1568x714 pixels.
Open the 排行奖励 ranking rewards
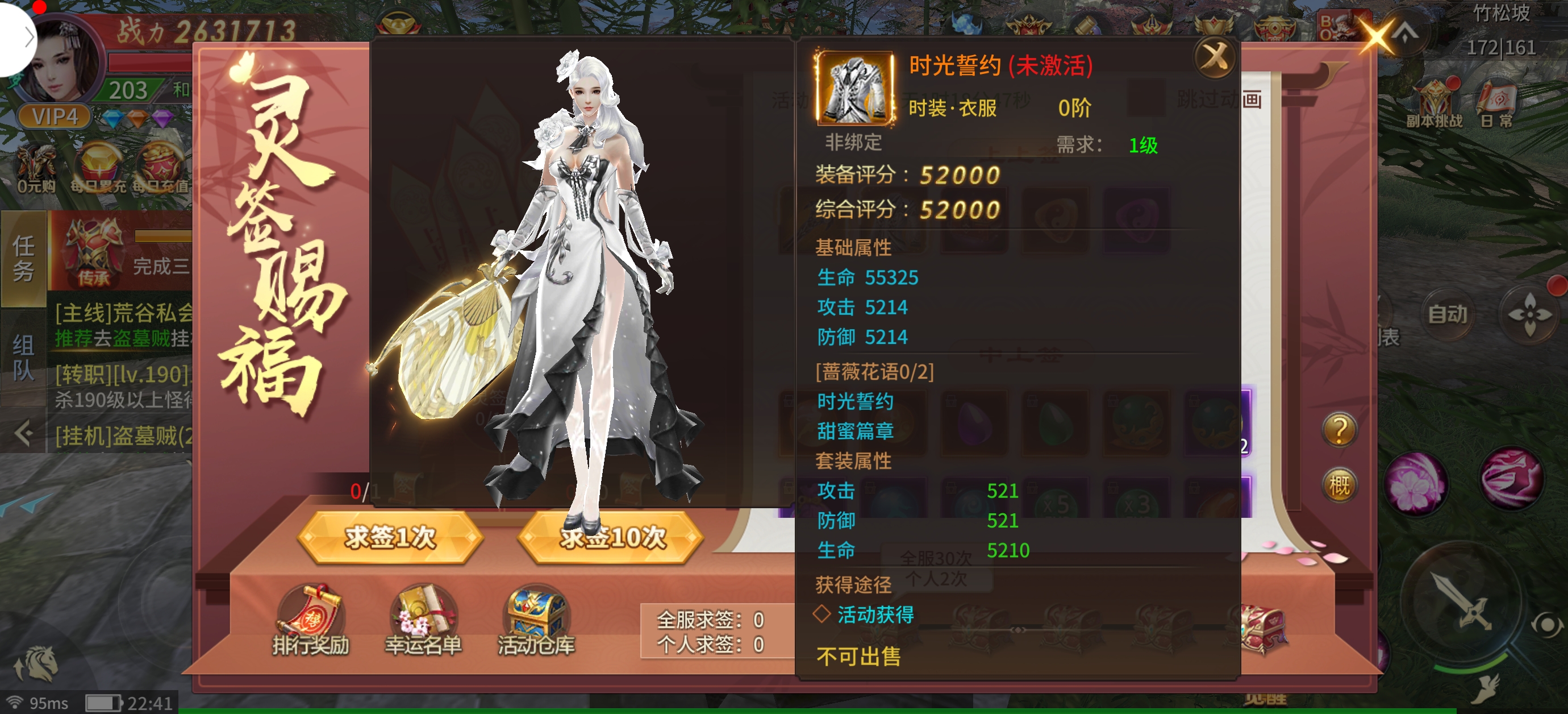pos(310,620)
